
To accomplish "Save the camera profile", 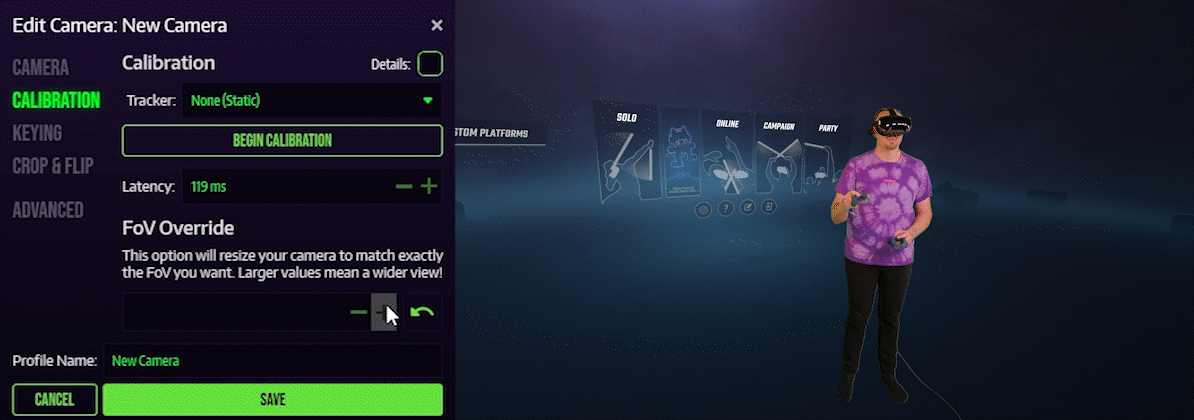I will [272, 400].
